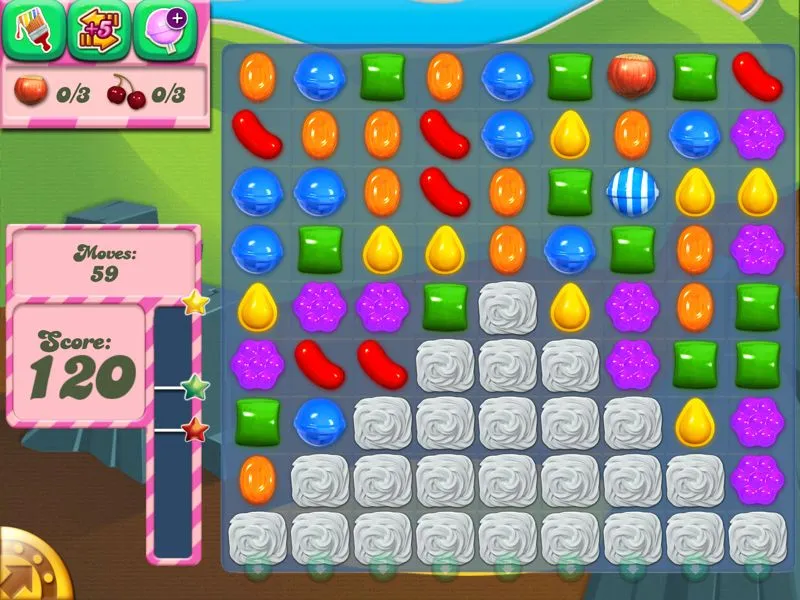This screenshot has height=600, width=800.
Task: Select the hazelnut ingredient tile
Action: [631, 75]
